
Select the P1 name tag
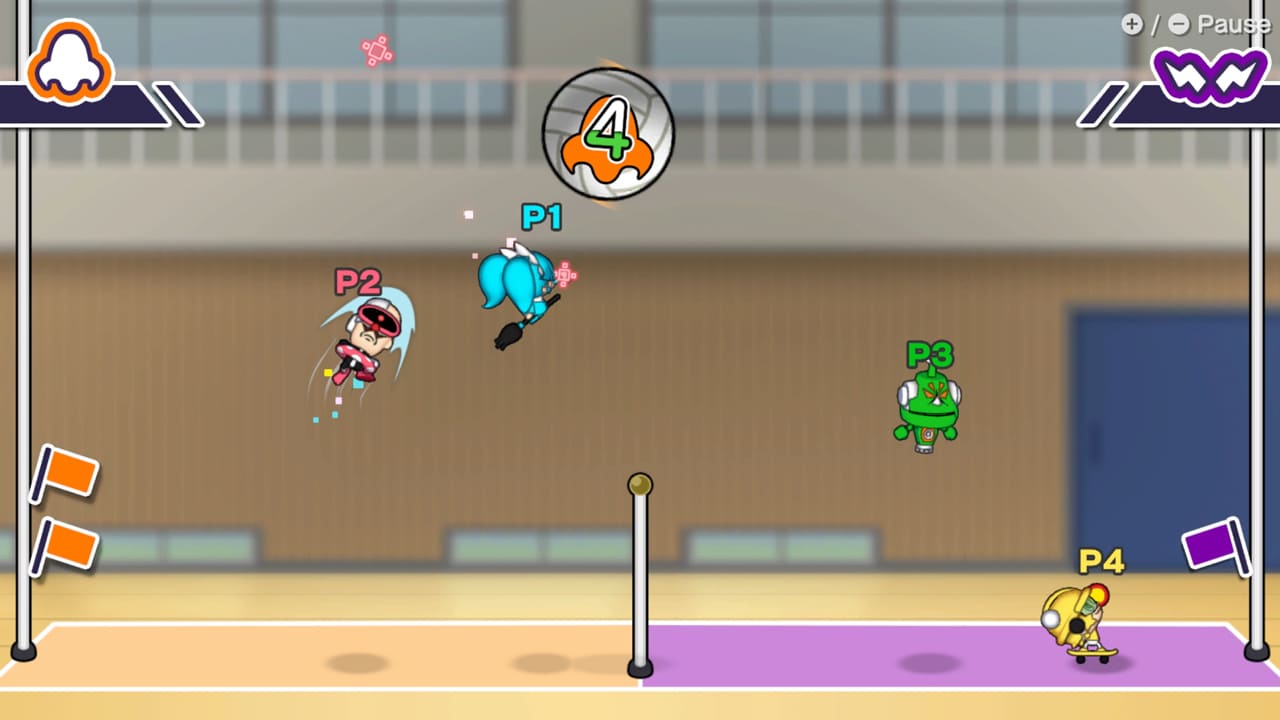point(542,218)
